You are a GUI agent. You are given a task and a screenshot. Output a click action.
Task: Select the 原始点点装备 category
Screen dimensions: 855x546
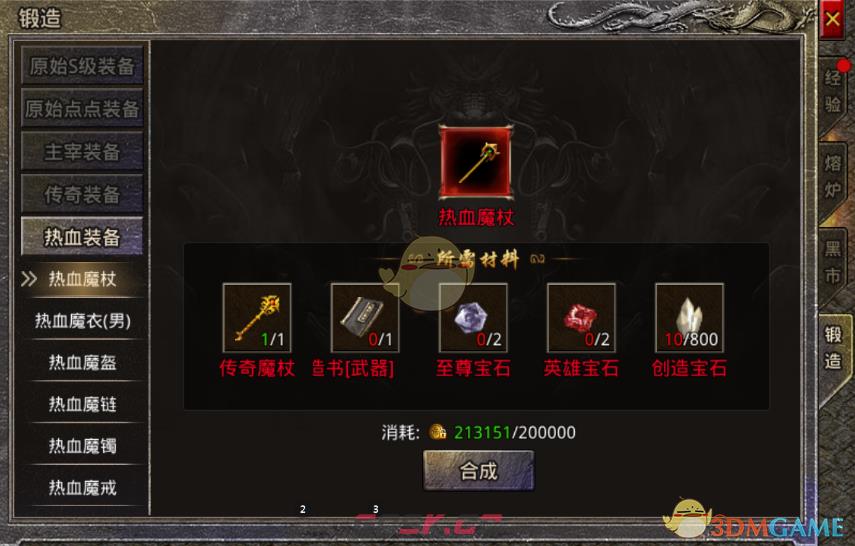pos(83,109)
